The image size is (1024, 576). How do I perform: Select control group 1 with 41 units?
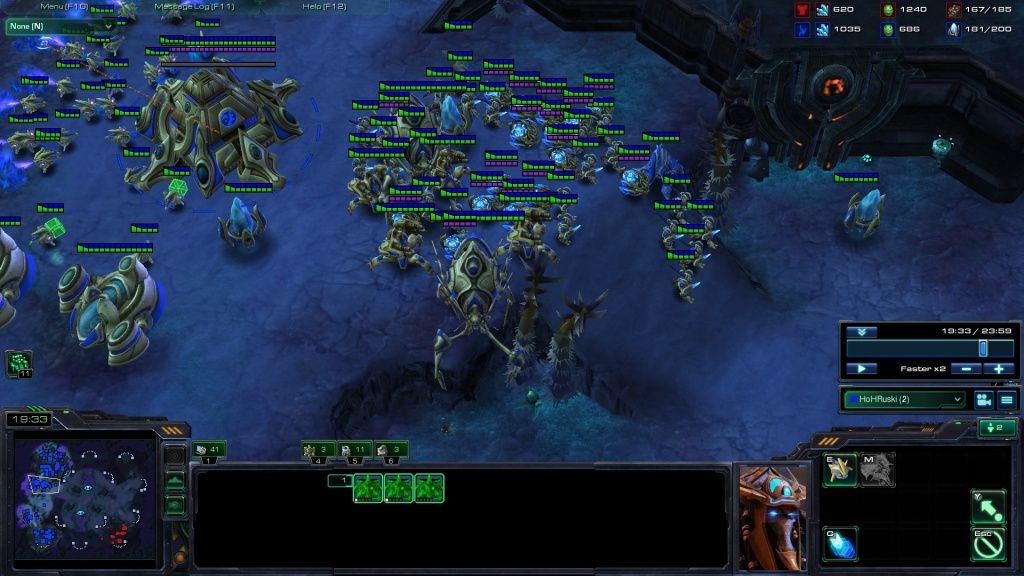[x=208, y=451]
